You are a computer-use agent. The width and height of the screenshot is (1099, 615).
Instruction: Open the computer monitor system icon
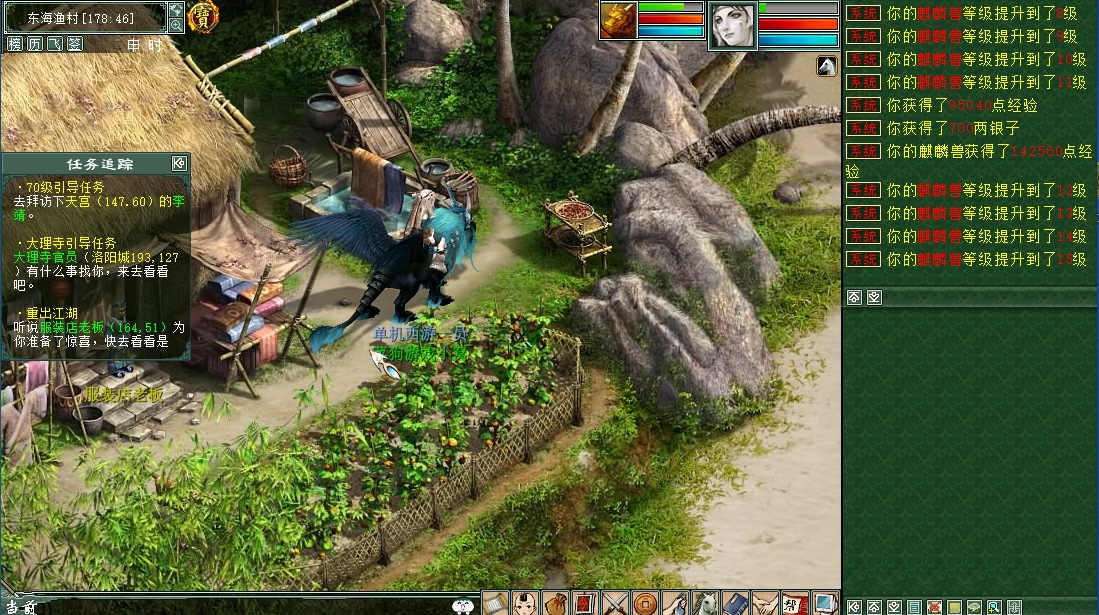point(825,603)
